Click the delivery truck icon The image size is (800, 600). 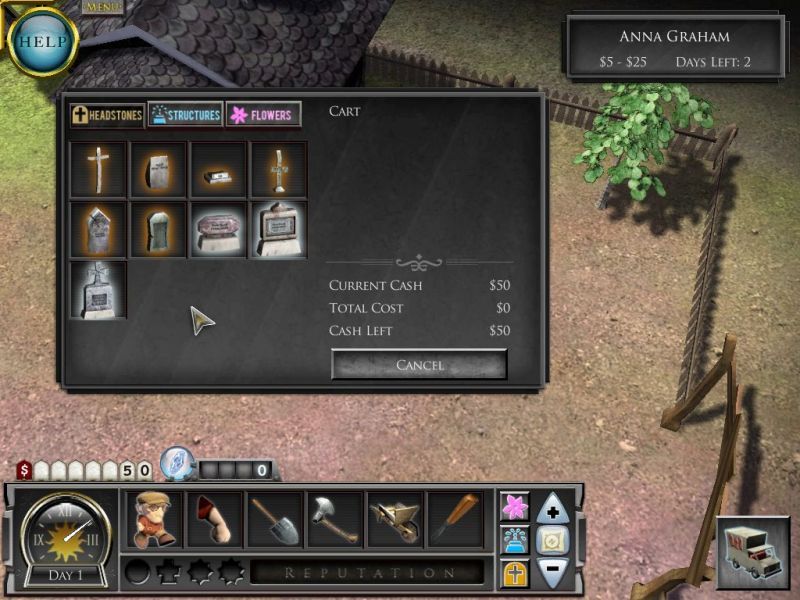pos(753,552)
